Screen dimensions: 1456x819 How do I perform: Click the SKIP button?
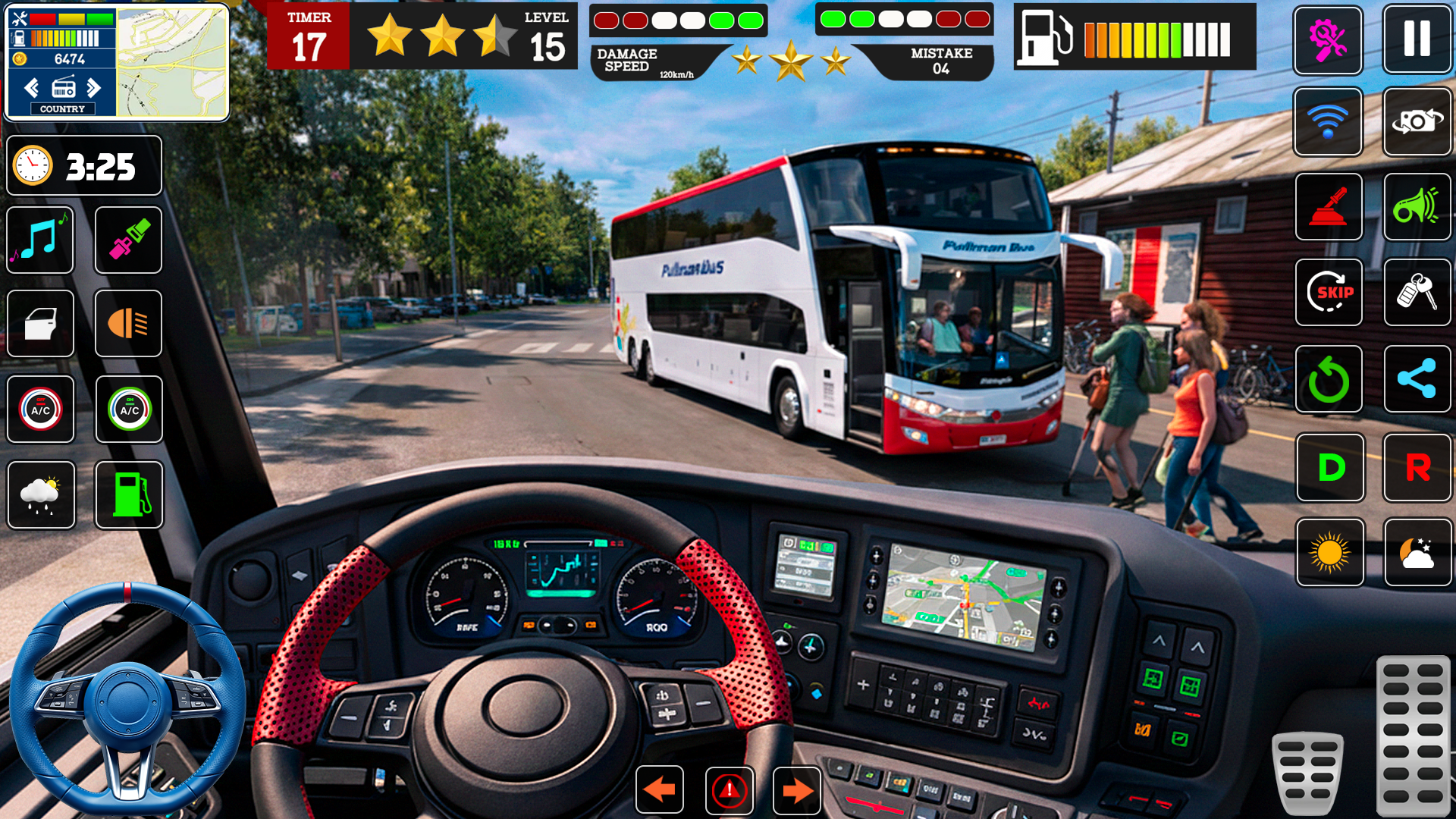tap(1329, 292)
